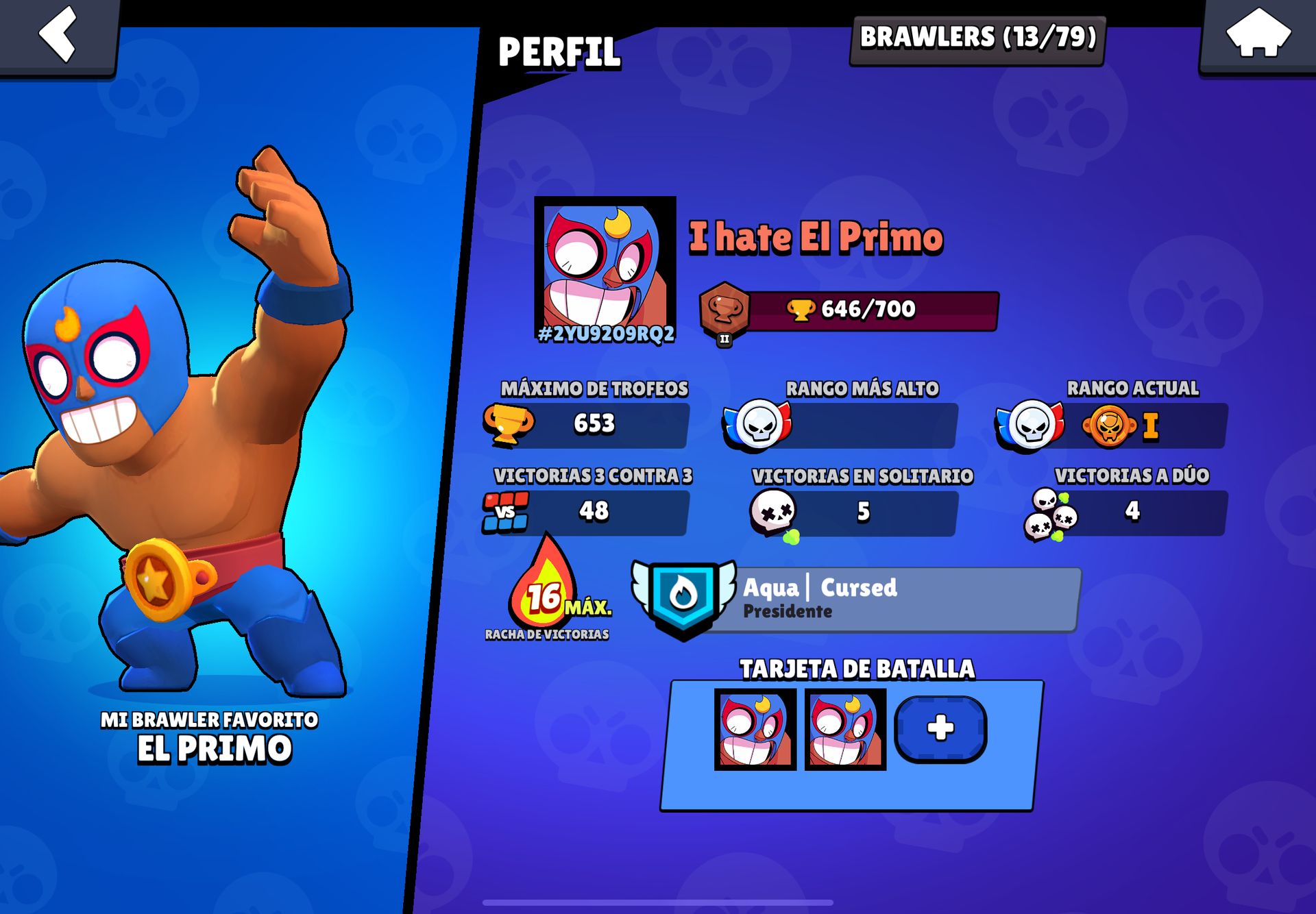
Task: Open the Brawlers (13/79) list
Action: (x=977, y=38)
